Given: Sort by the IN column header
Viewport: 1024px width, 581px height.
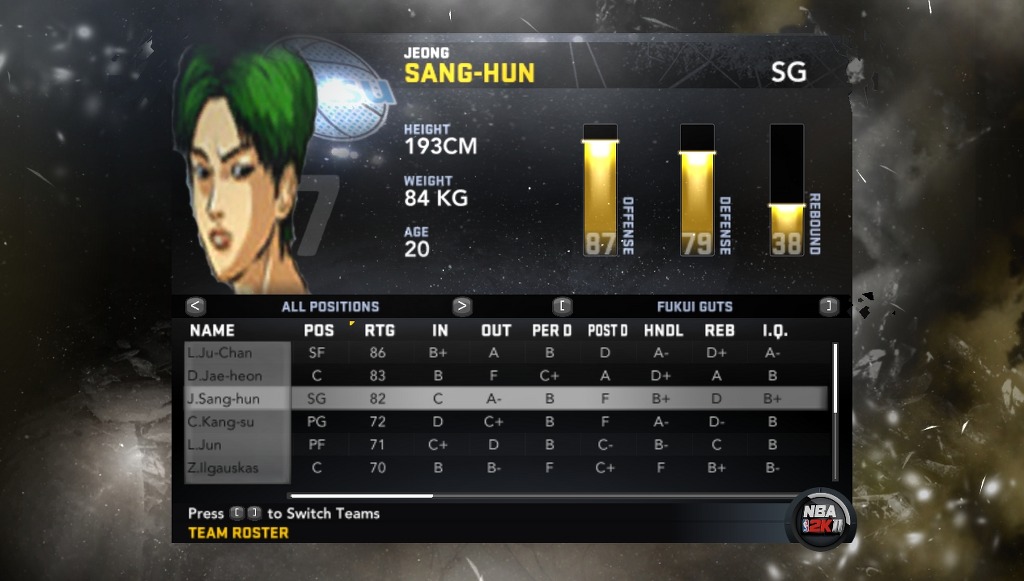Looking at the screenshot, I should point(440,330).
